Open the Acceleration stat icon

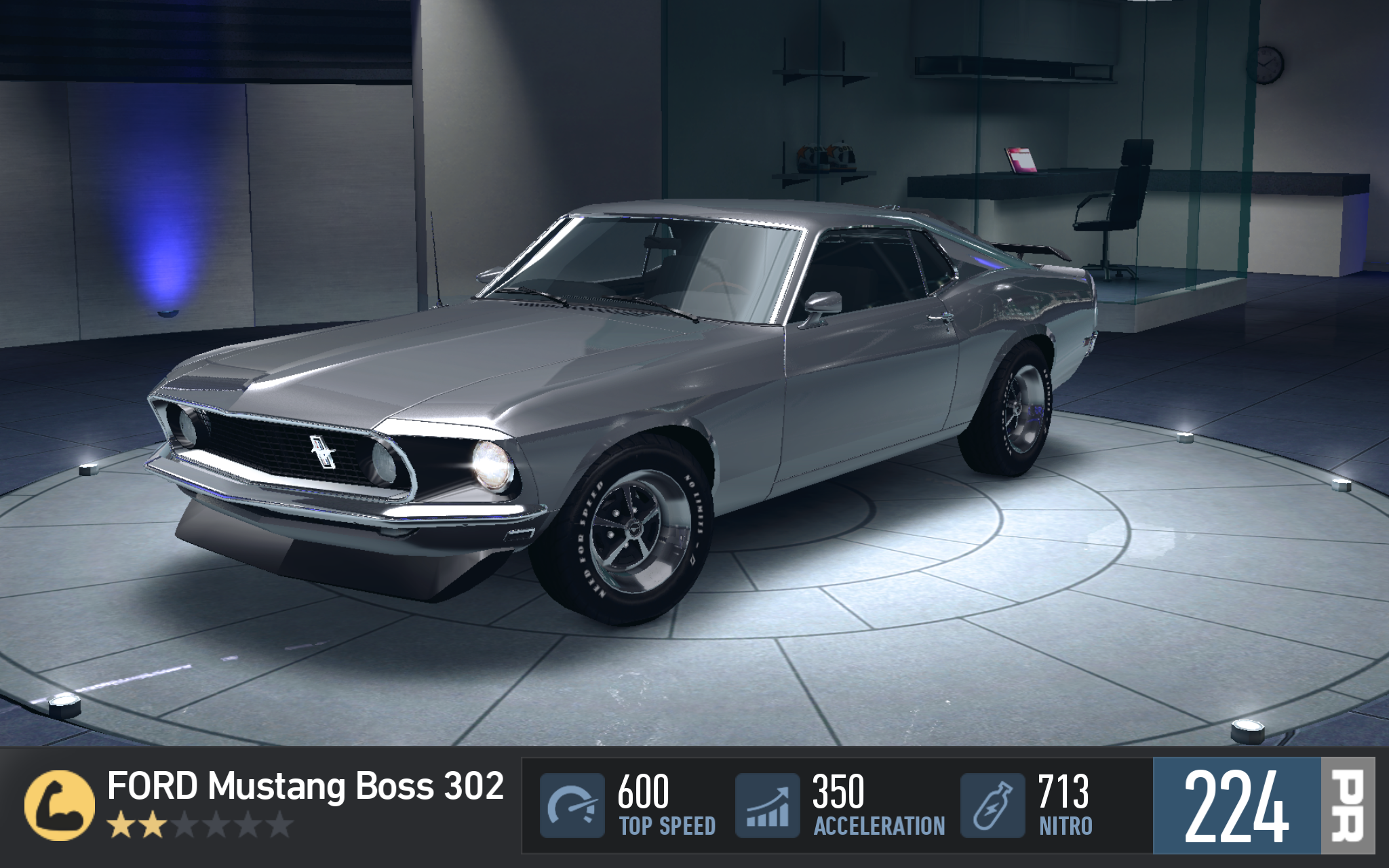tap(767, 806)
